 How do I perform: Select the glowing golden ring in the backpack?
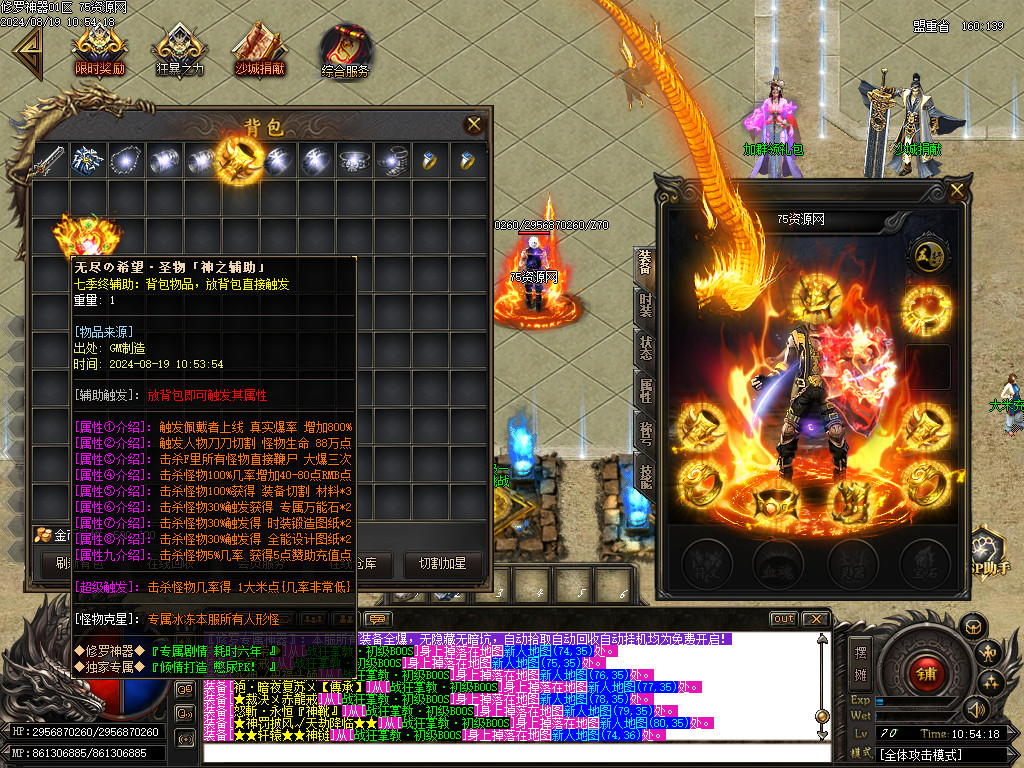(x=239, y=158)
